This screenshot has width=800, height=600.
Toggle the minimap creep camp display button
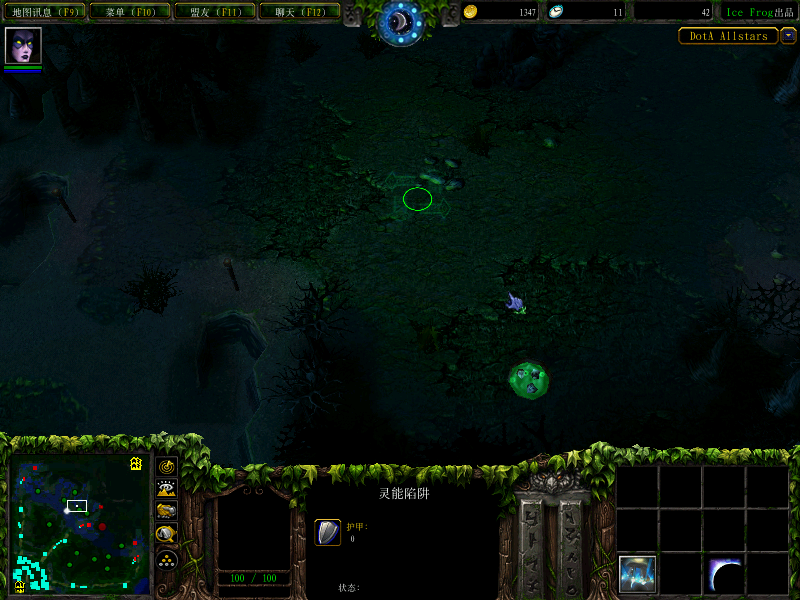click(x=167, y=535)
